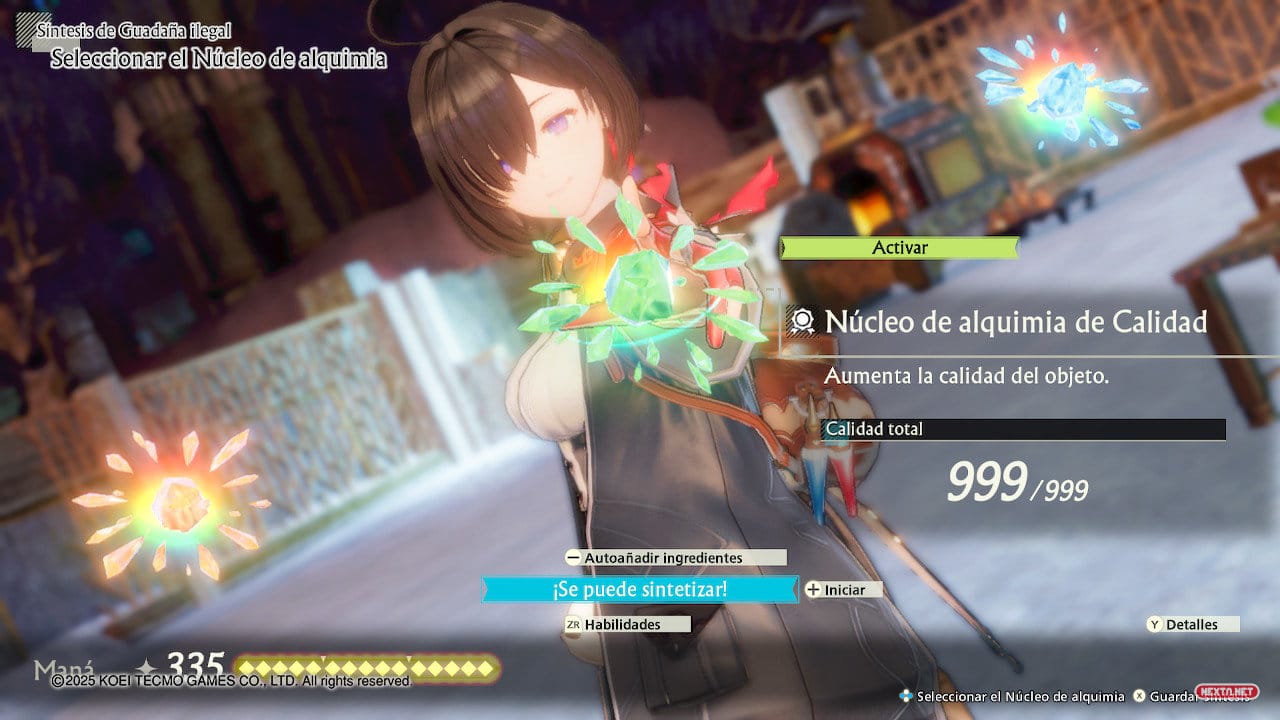This screenshot has height=720, width=1280.
Task: Open the Habilidades panel
Action: pyautogui.click(x=627, y=624)
